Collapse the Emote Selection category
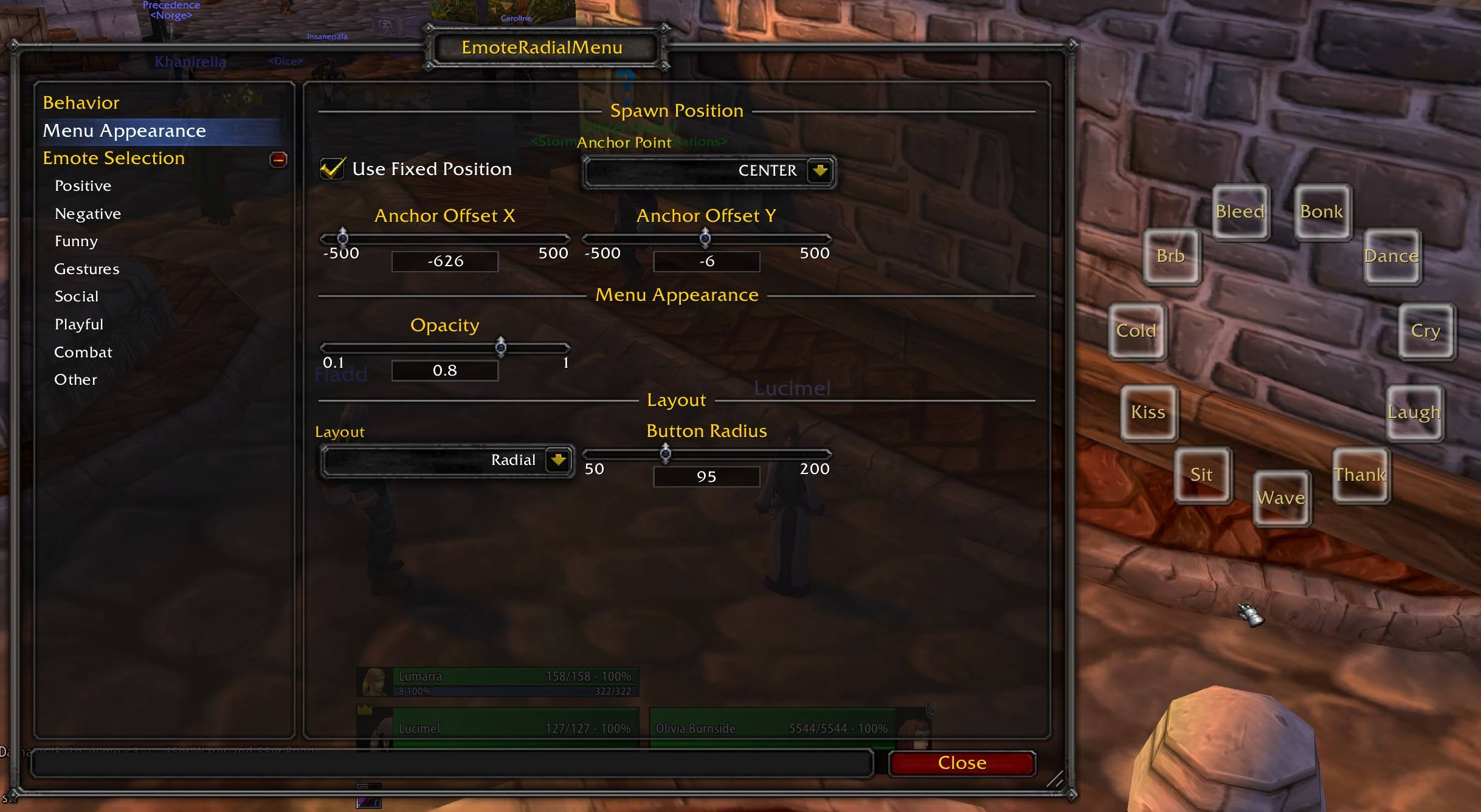The image size is (1481, 812). click(278, 159)
